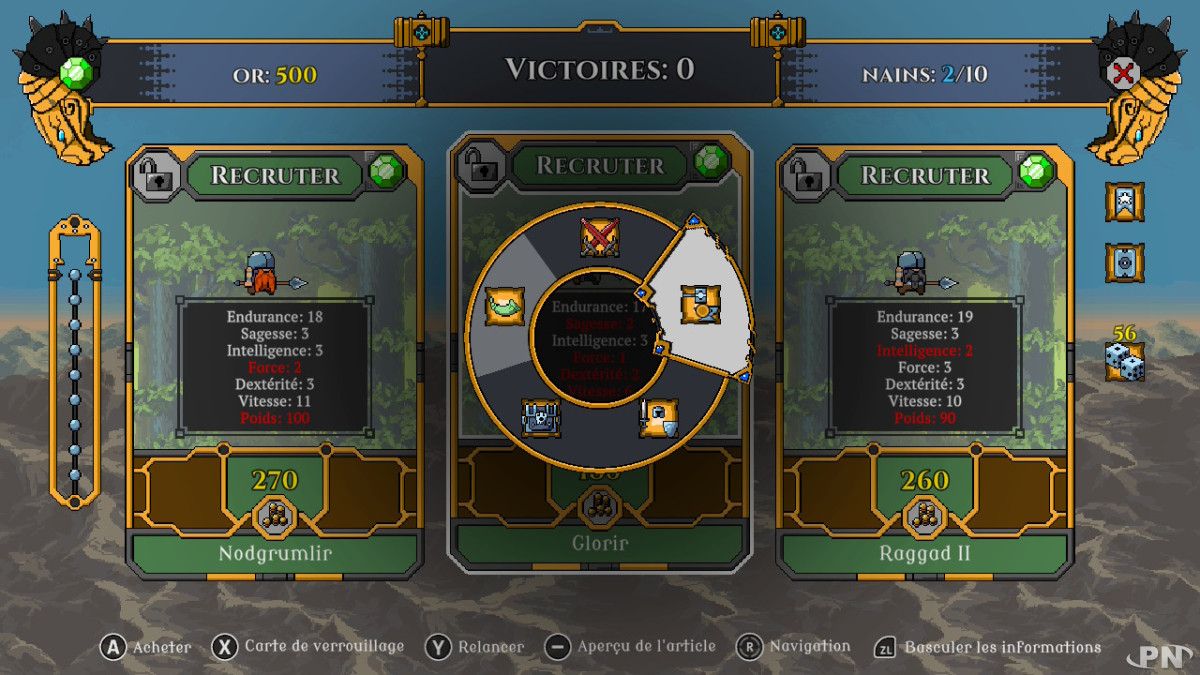
Task: Select the highlighted chest wheel option
Action: 700,304
